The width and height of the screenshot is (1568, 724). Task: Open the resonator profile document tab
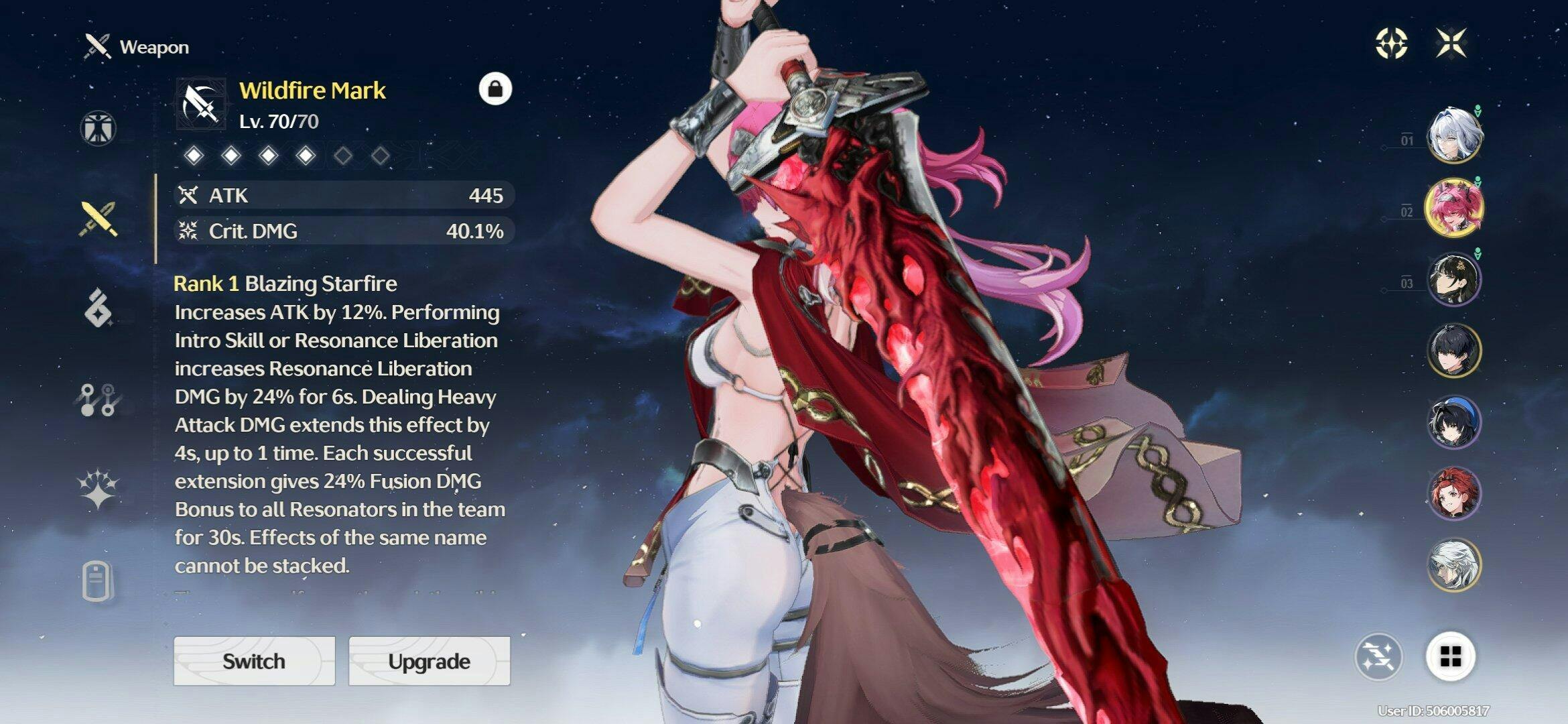(x=99, y=580)
